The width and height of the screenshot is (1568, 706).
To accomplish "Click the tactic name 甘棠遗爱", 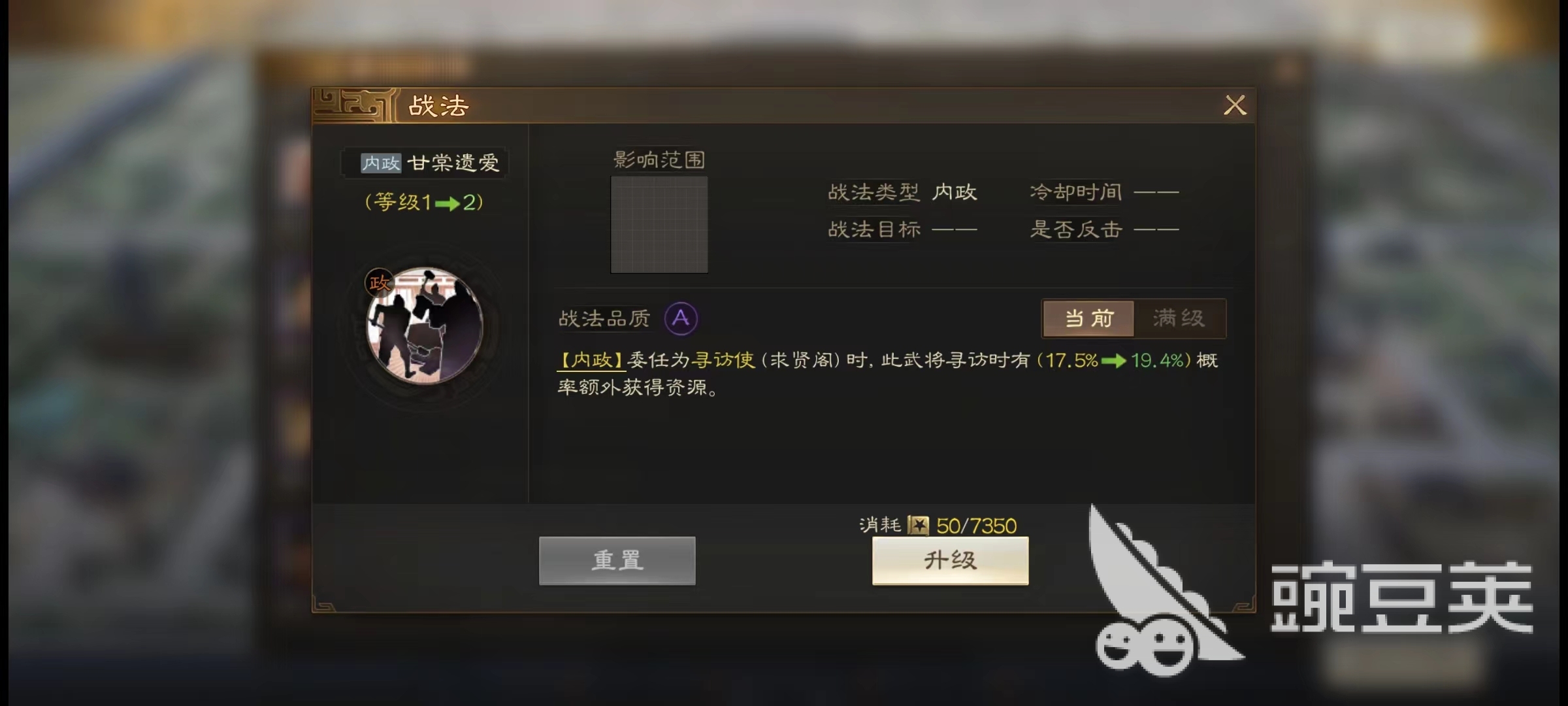I will 455,163.
